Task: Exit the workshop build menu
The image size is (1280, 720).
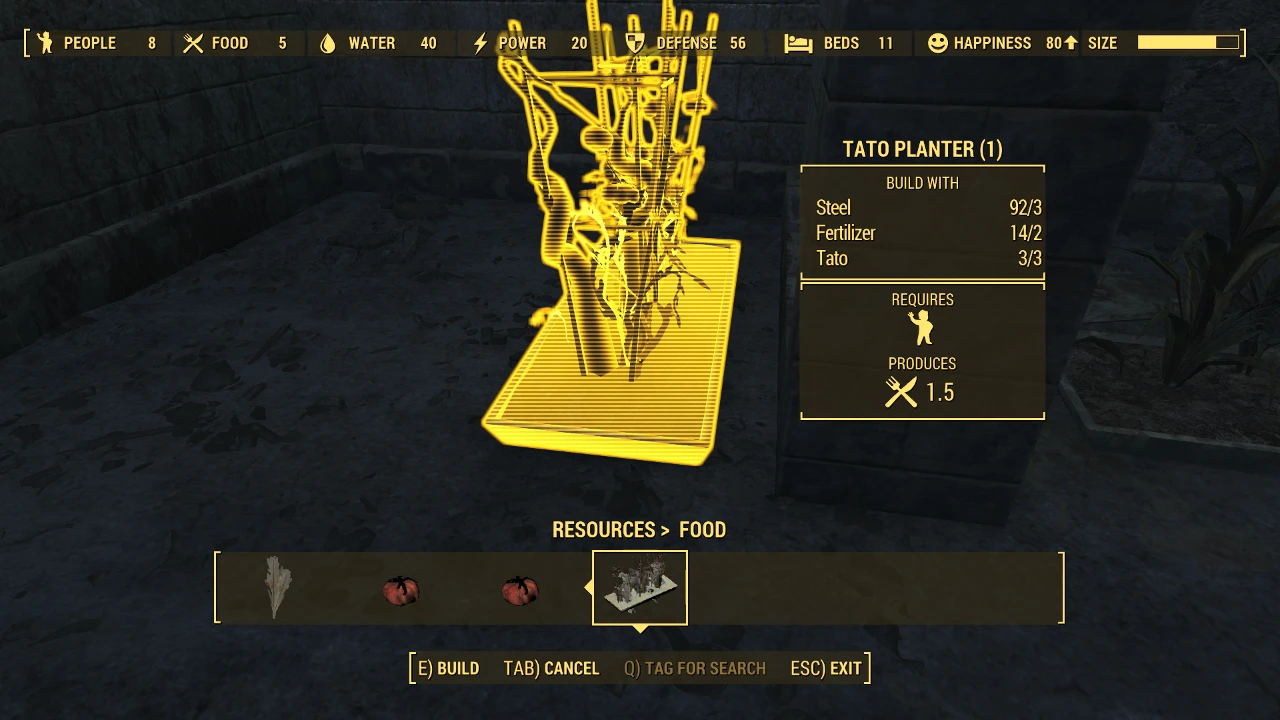Action: tap(826, 668)
